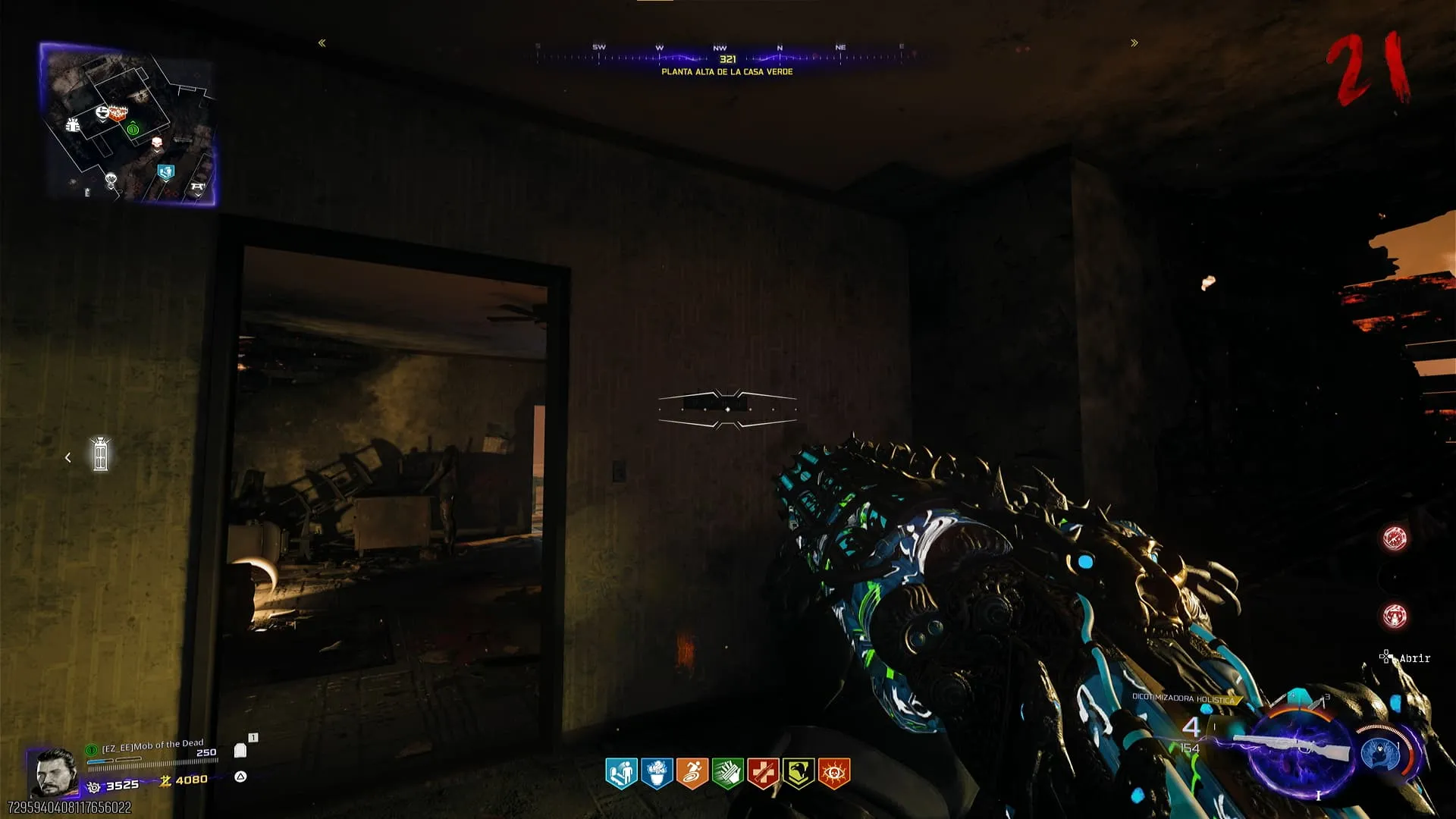
Task: Click the compass bar heading indicator
Action: (727, 59)
